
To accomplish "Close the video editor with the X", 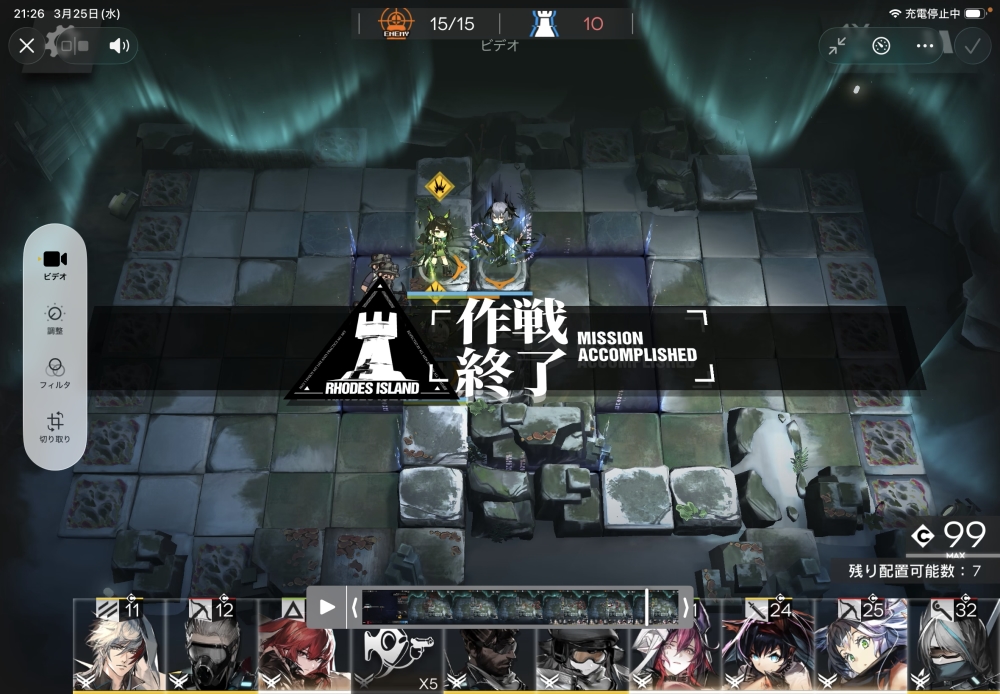I will 27,45.
